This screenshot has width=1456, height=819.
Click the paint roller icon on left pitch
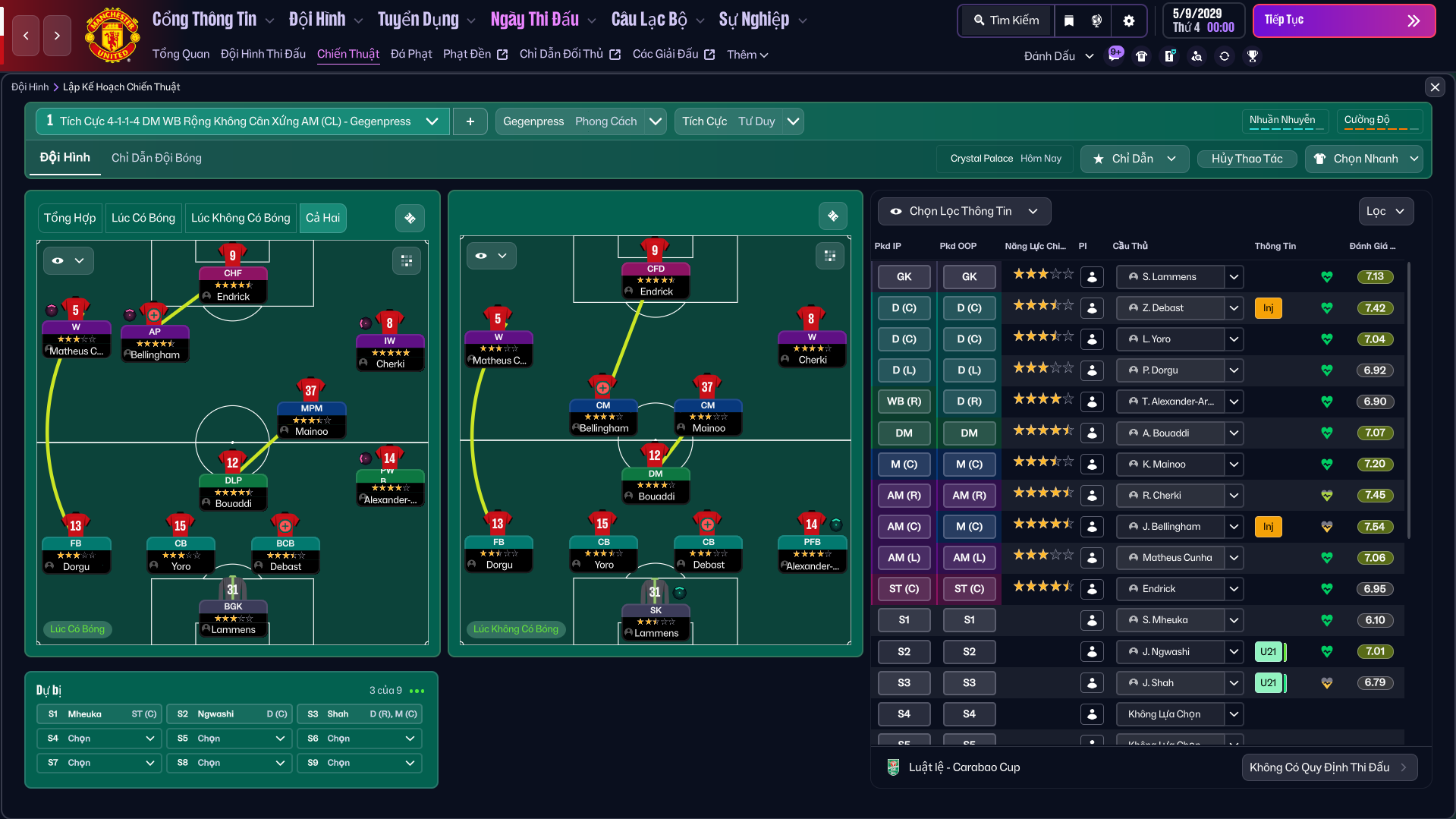point(410,218)
